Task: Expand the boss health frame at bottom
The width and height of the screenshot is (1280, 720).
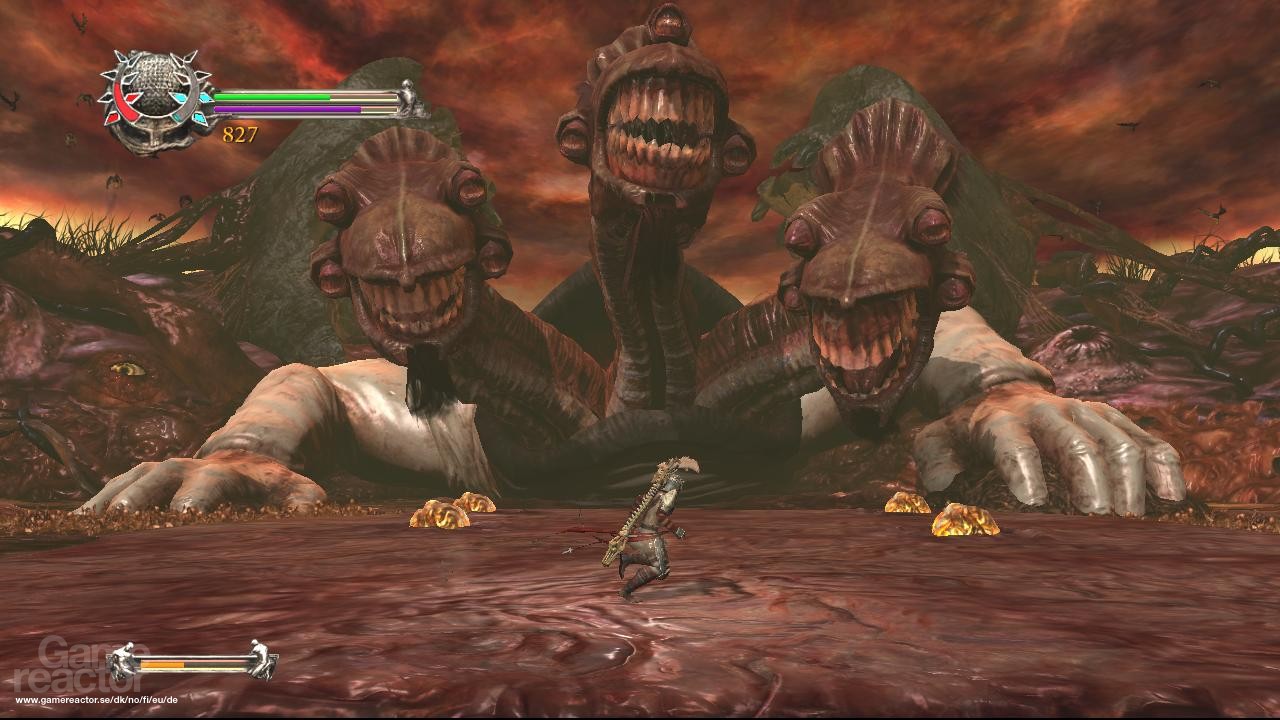Action: click(x=192, y=664)
